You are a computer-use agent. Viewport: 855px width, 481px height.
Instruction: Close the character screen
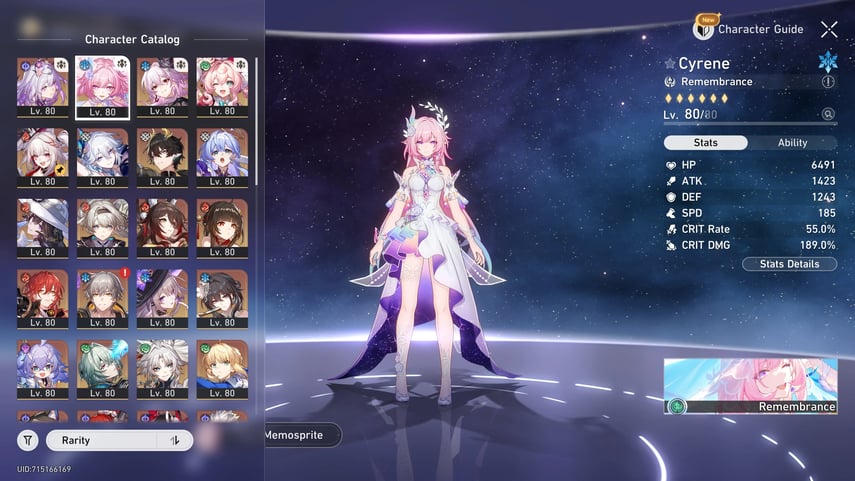tap(829, 30)
